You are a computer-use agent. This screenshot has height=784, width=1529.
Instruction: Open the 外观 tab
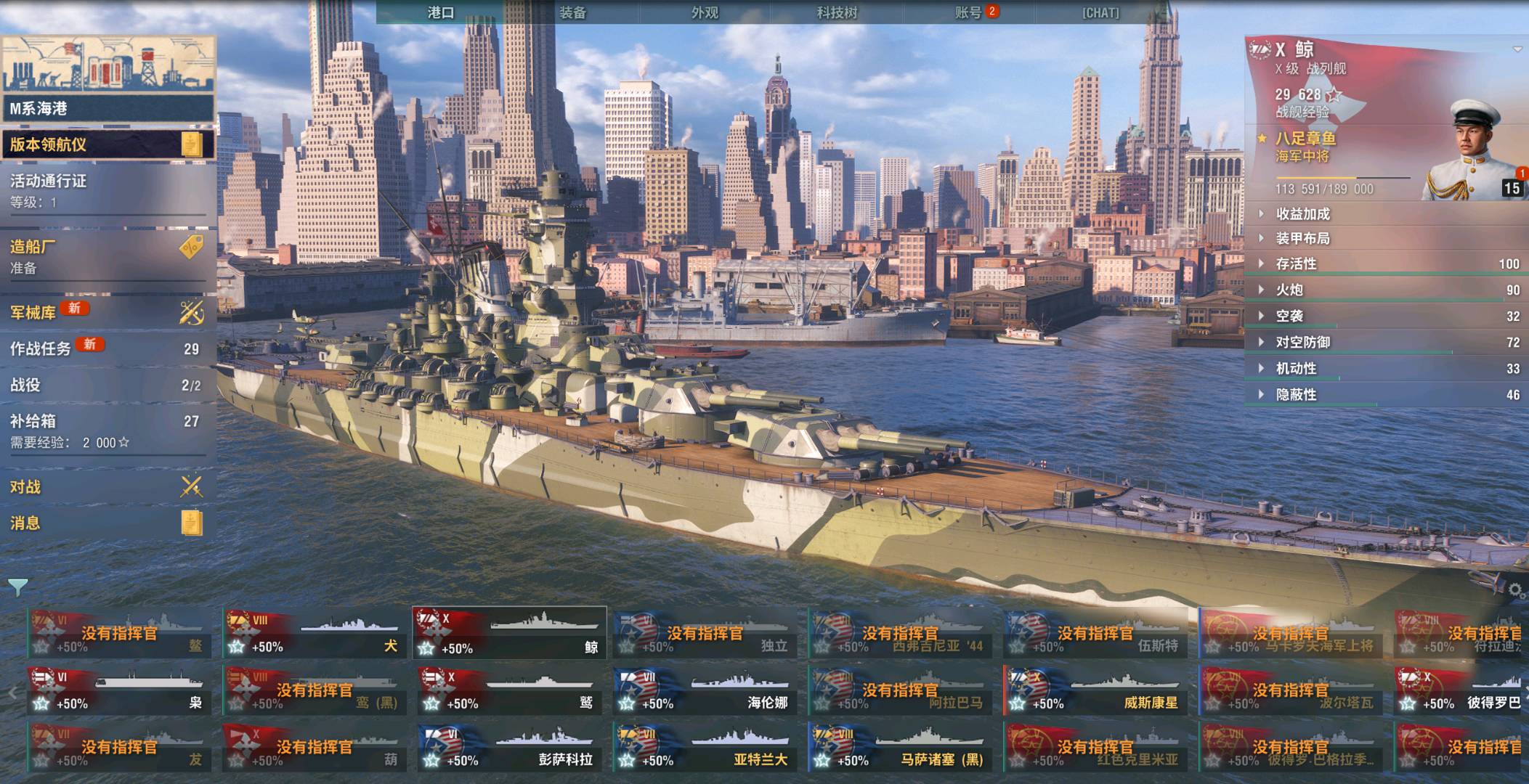tap(705, 12)
